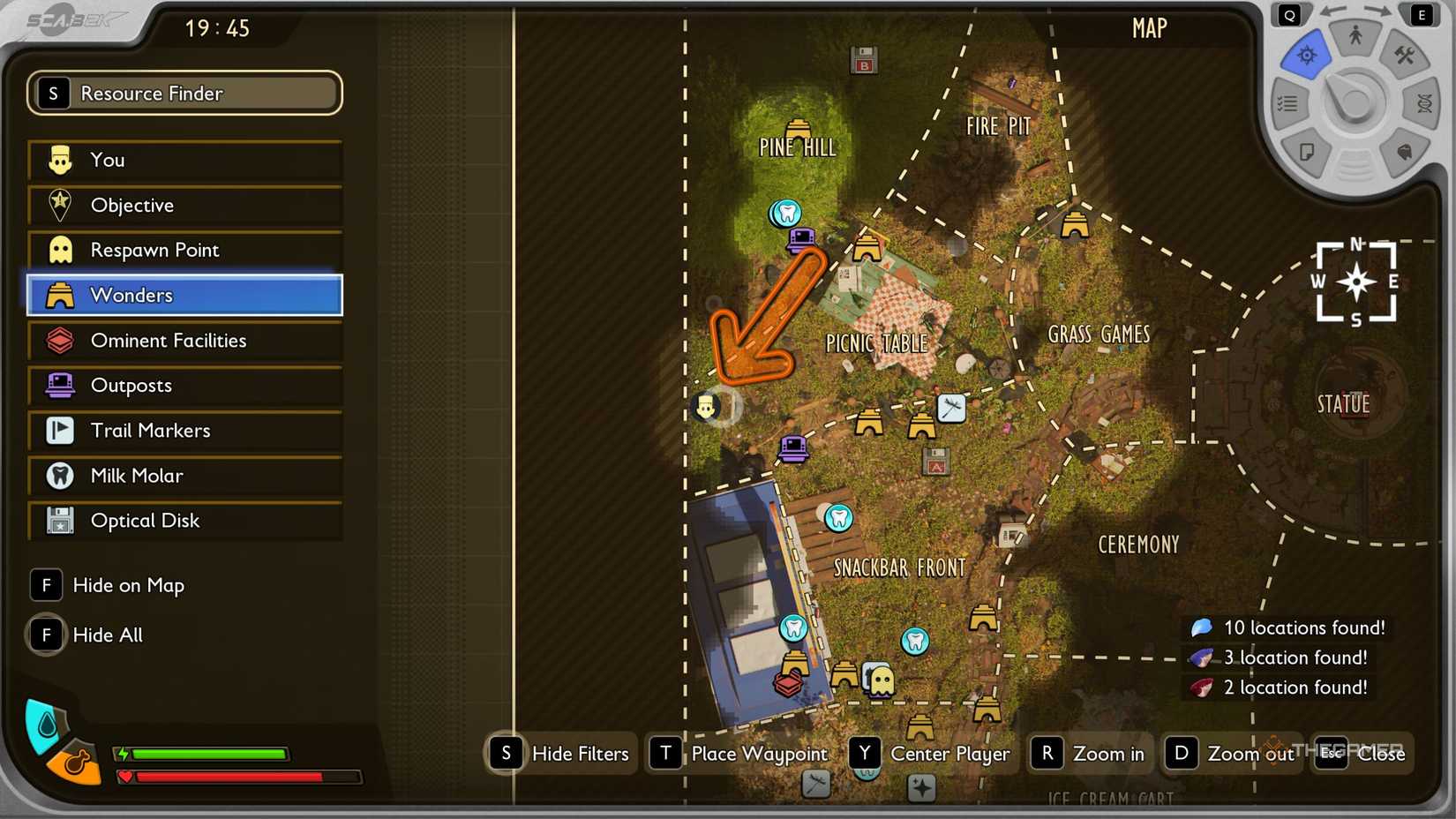The width and height of the screenshot is (1456, 819).
Task: Select the Wonders map filter icon
Action: point(58,296)
